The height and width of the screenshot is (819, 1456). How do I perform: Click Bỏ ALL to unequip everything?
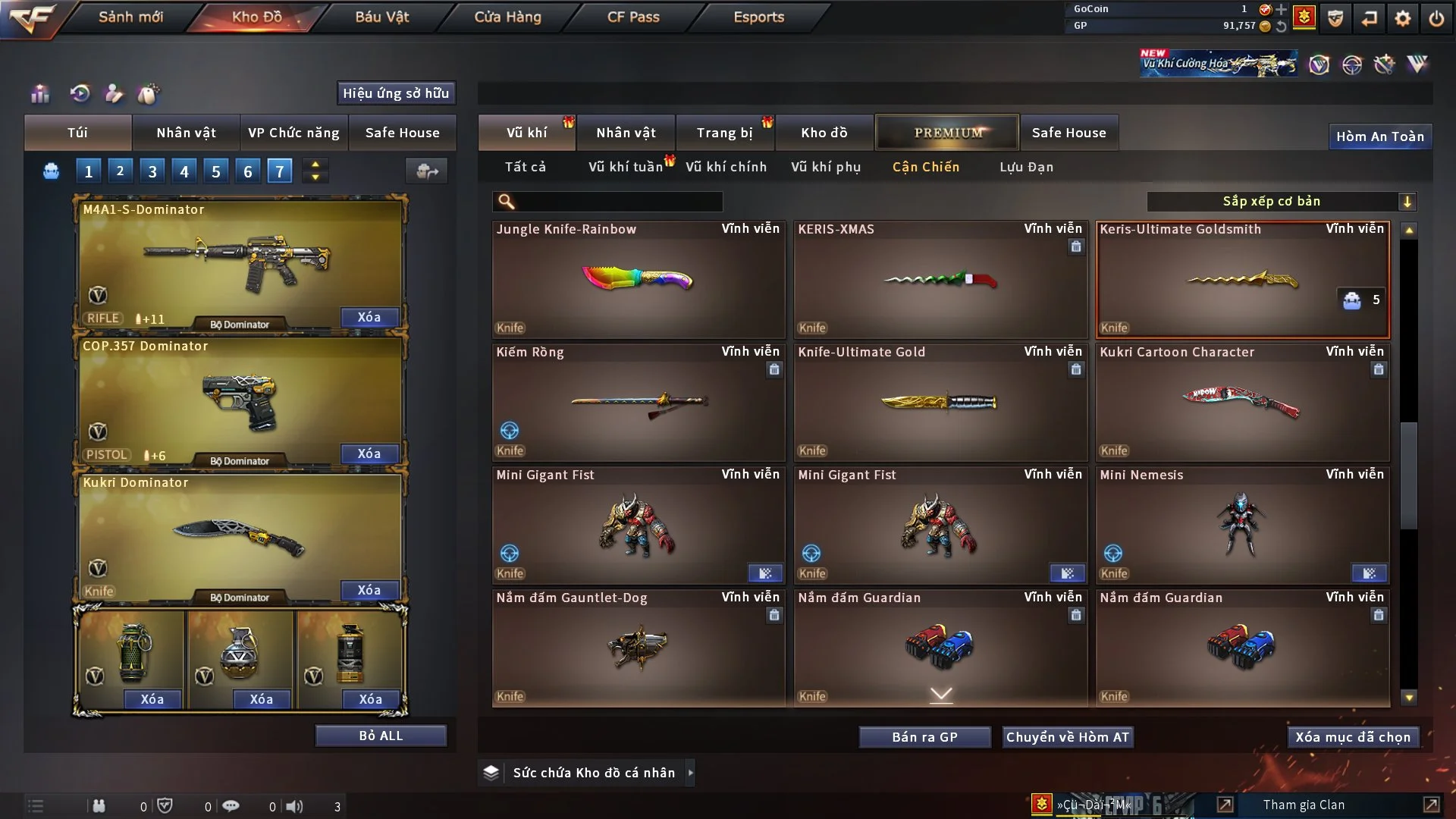(x=381, y=736)
